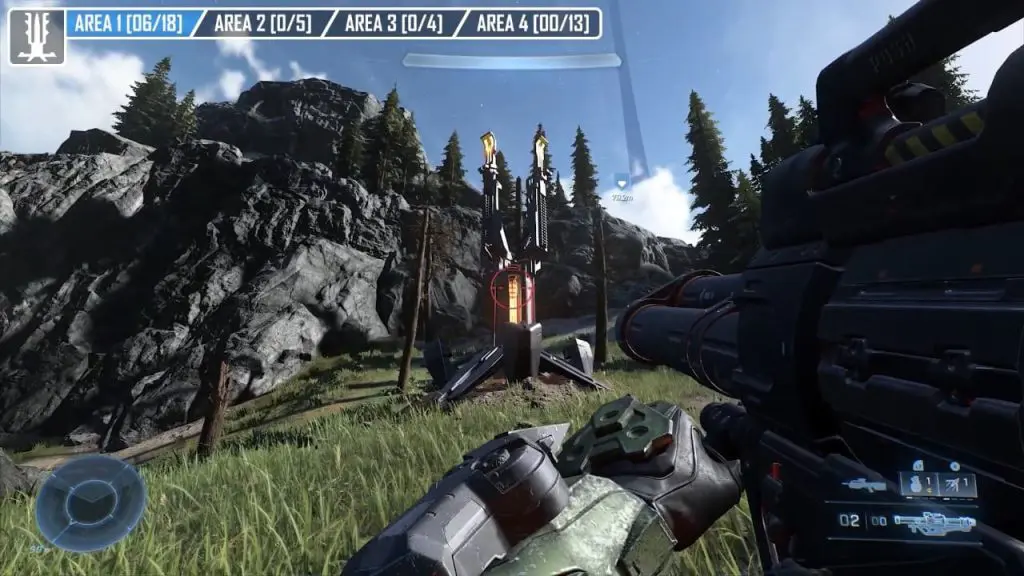Image resolution: width=1024 pixels, height=576 pixels.
Task: Select the spike grenade slot
Action: (x=957, y=484)
